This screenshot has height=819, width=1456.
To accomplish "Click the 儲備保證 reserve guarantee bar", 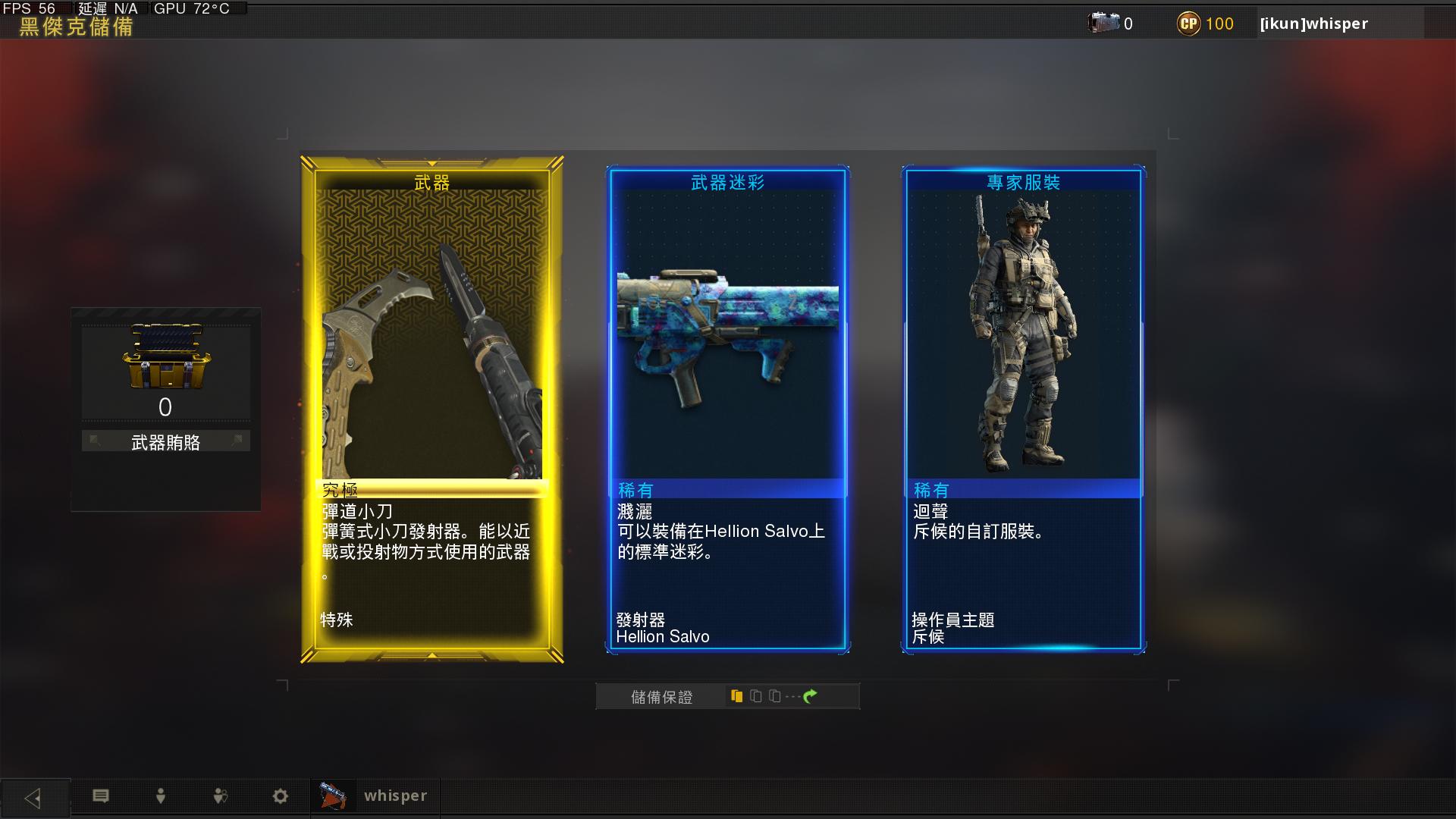I will pyautogui.click(x=727, y=696).
